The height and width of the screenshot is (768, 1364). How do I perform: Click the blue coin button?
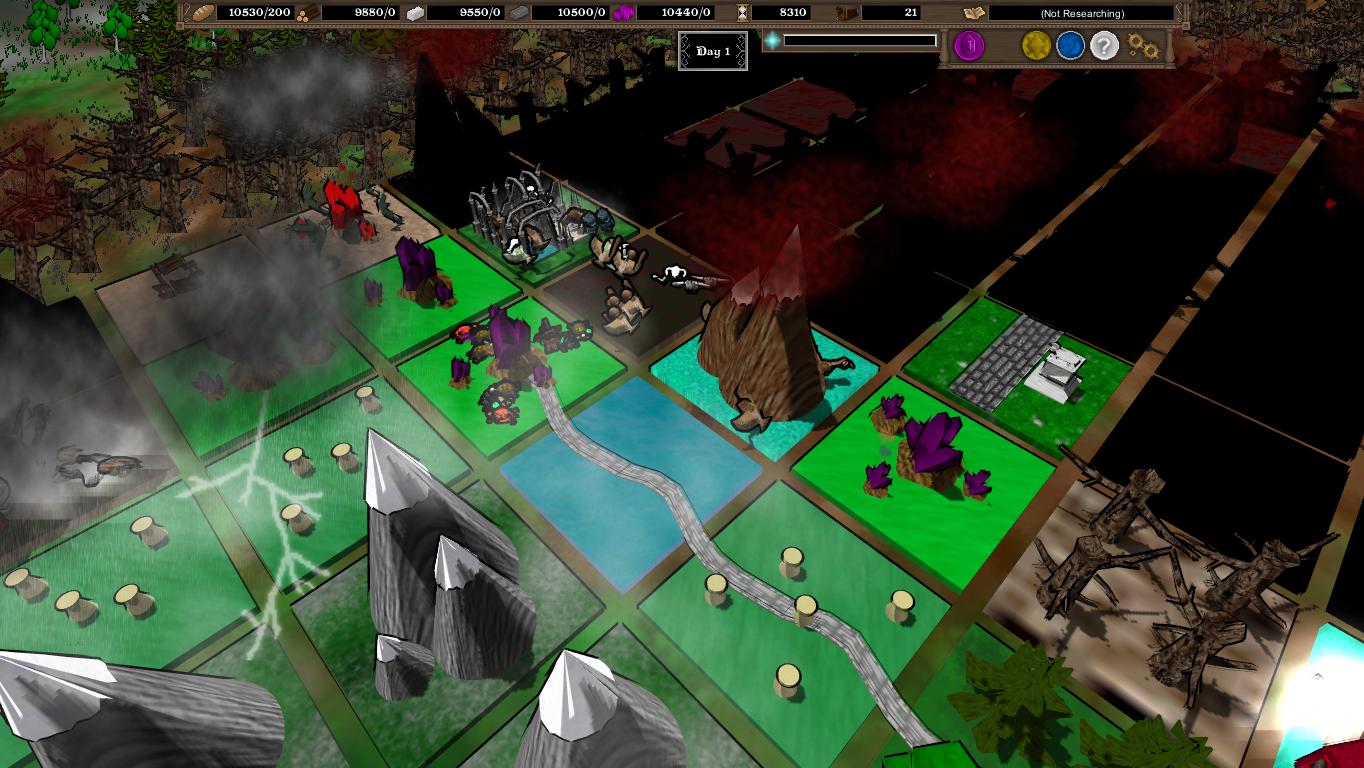[1071, 46]
